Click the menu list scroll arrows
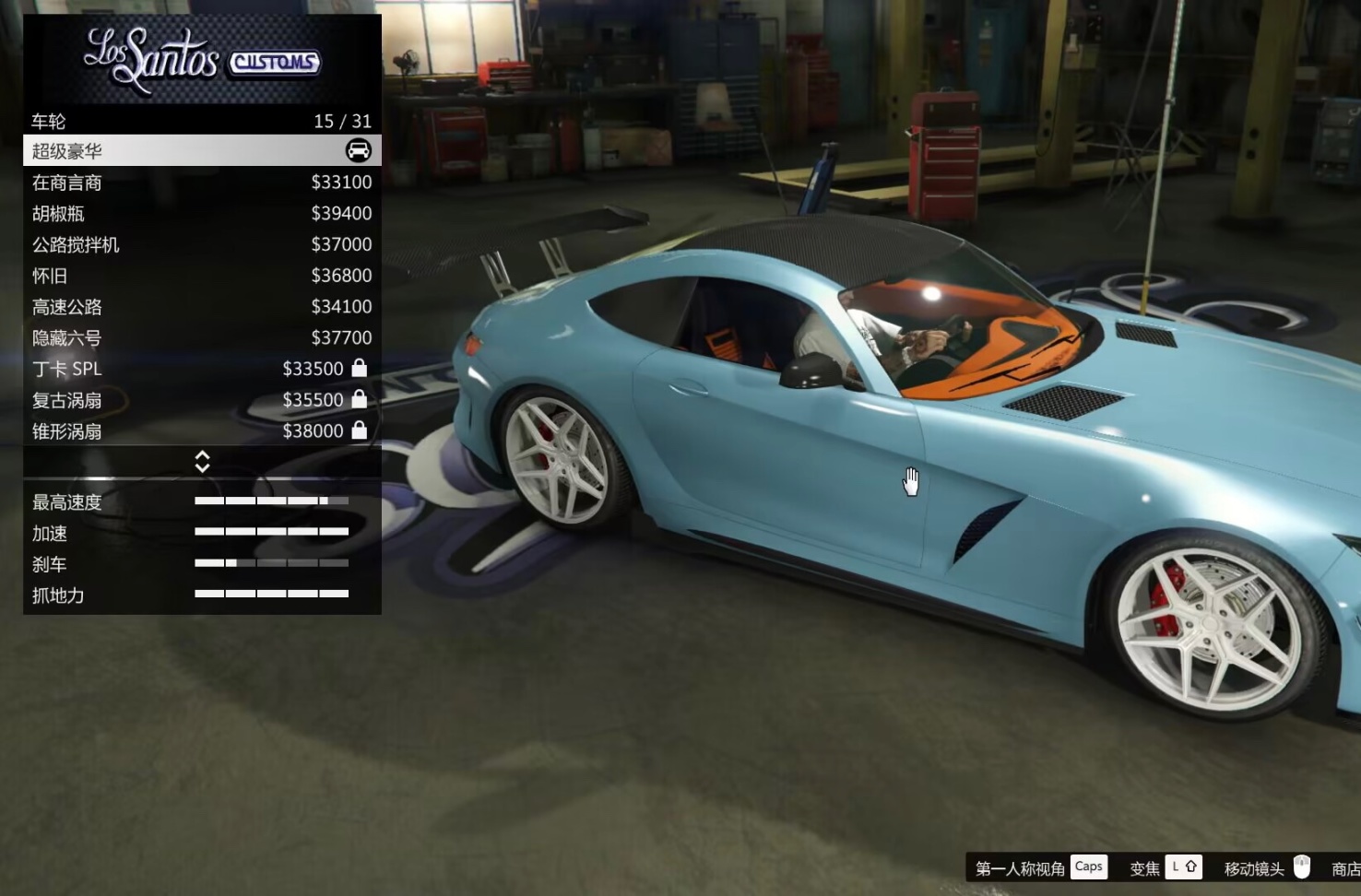Viewport: 1361px width, 896px height. [x=202, y=462]
